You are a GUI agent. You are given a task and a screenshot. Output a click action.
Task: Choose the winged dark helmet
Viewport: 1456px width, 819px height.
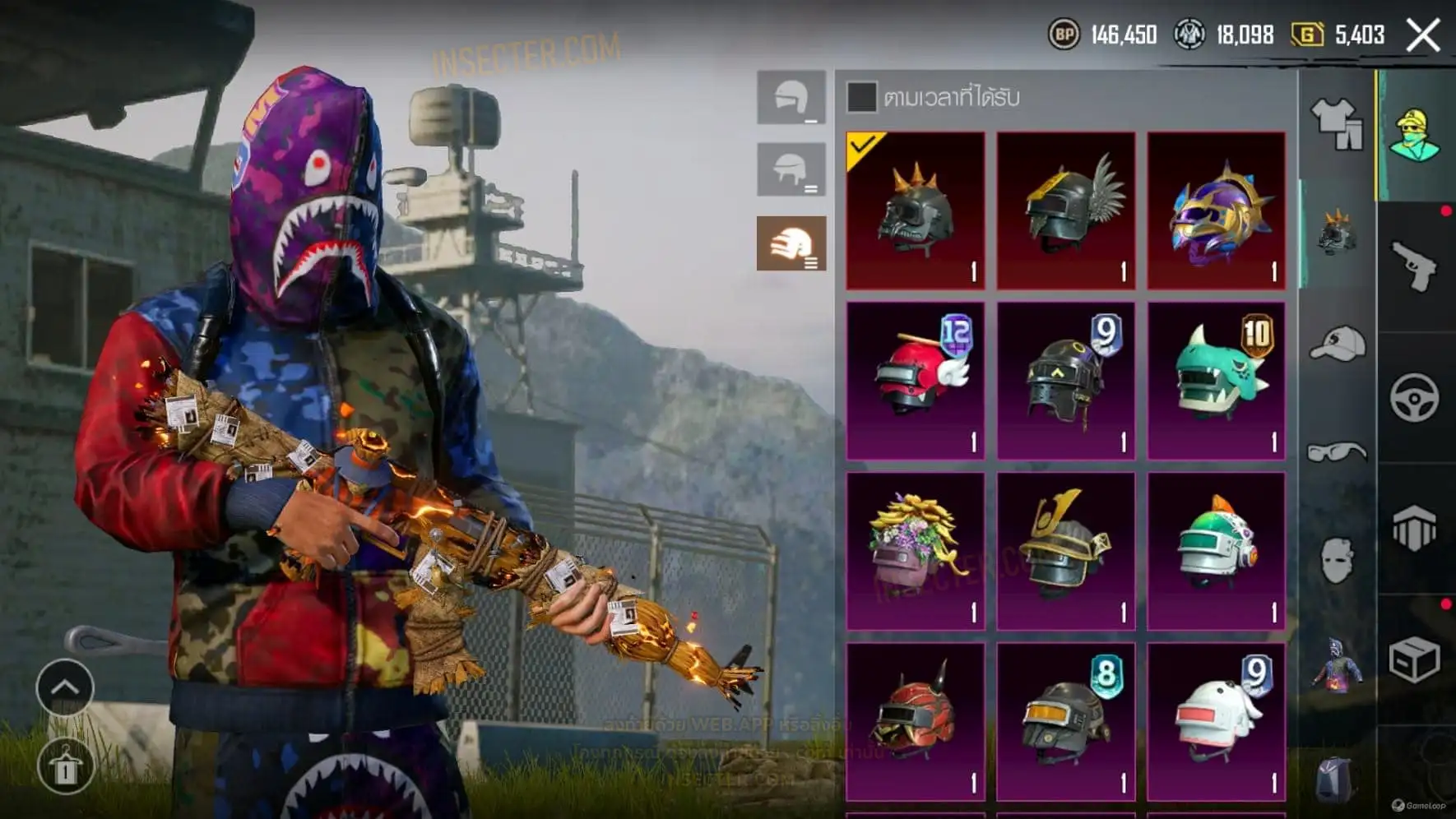(1065, 211)
